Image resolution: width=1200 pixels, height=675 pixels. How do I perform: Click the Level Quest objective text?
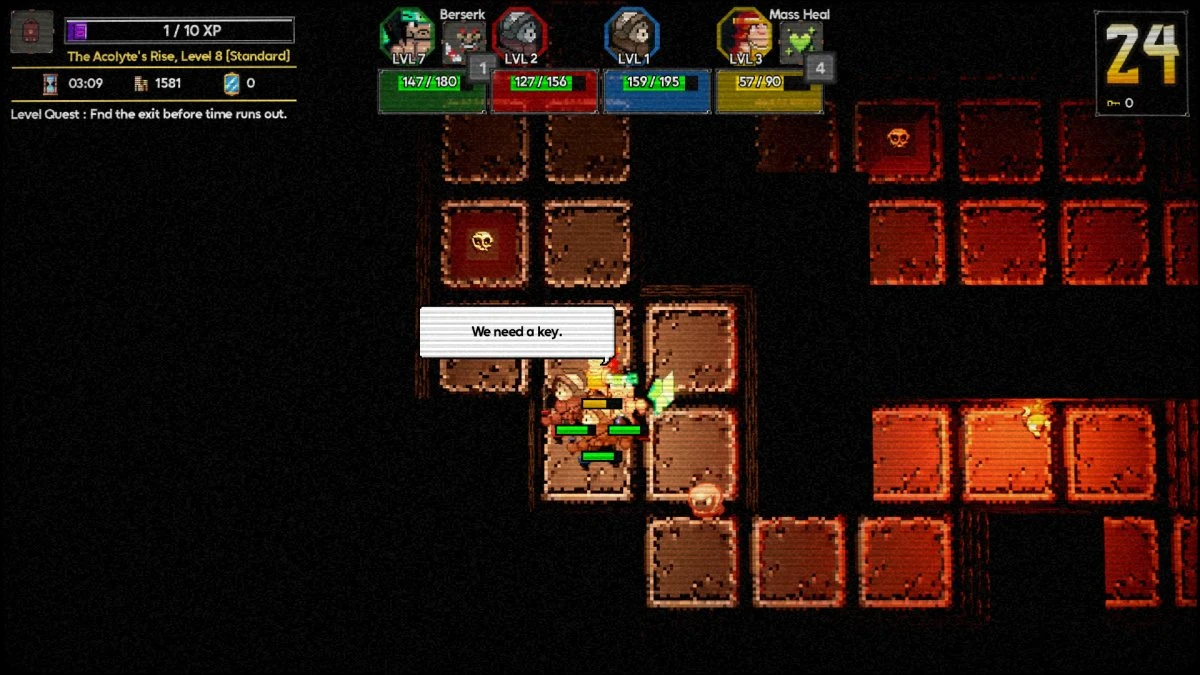149,114
